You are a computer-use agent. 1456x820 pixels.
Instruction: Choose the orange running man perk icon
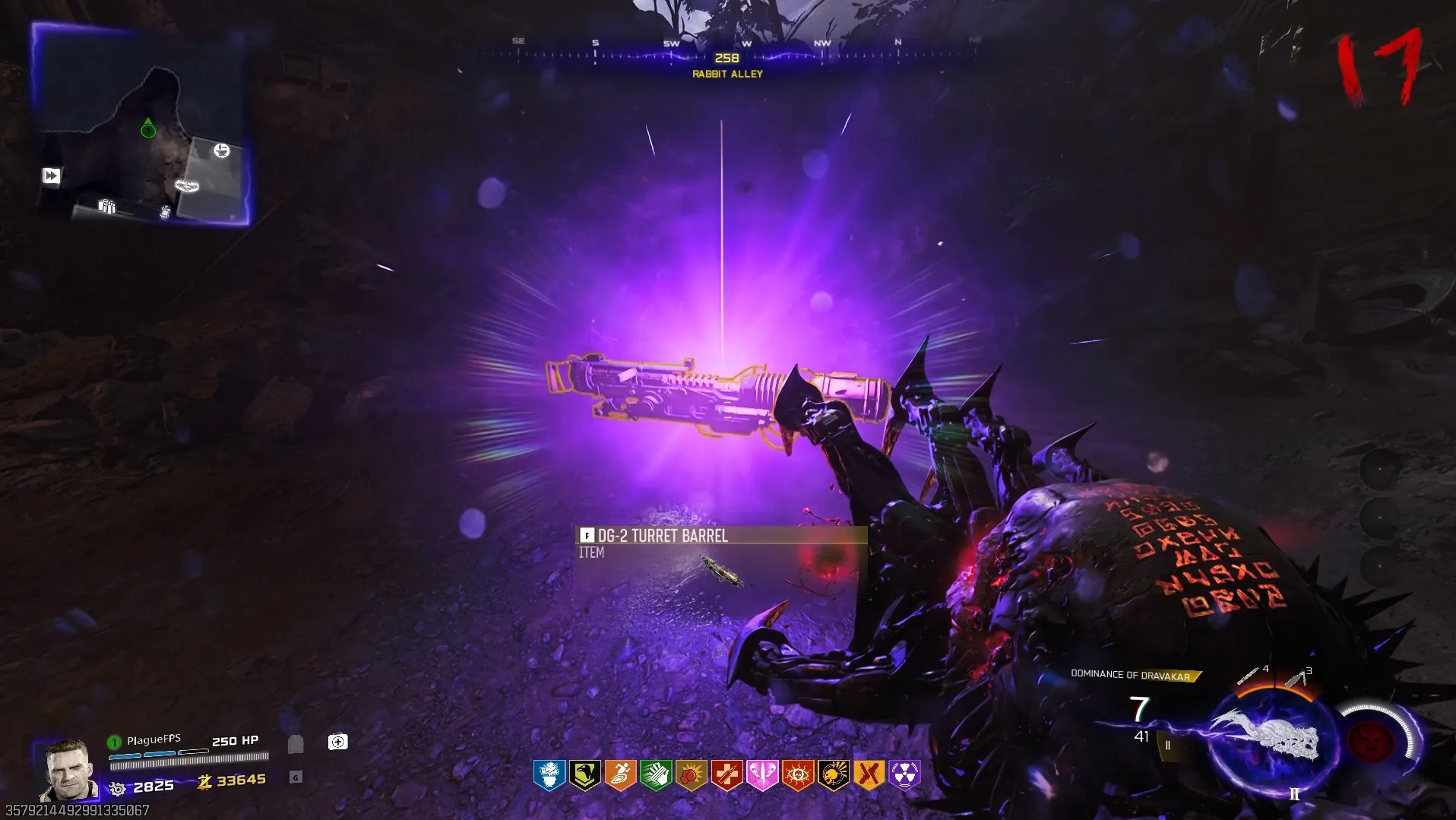[620, 775]
